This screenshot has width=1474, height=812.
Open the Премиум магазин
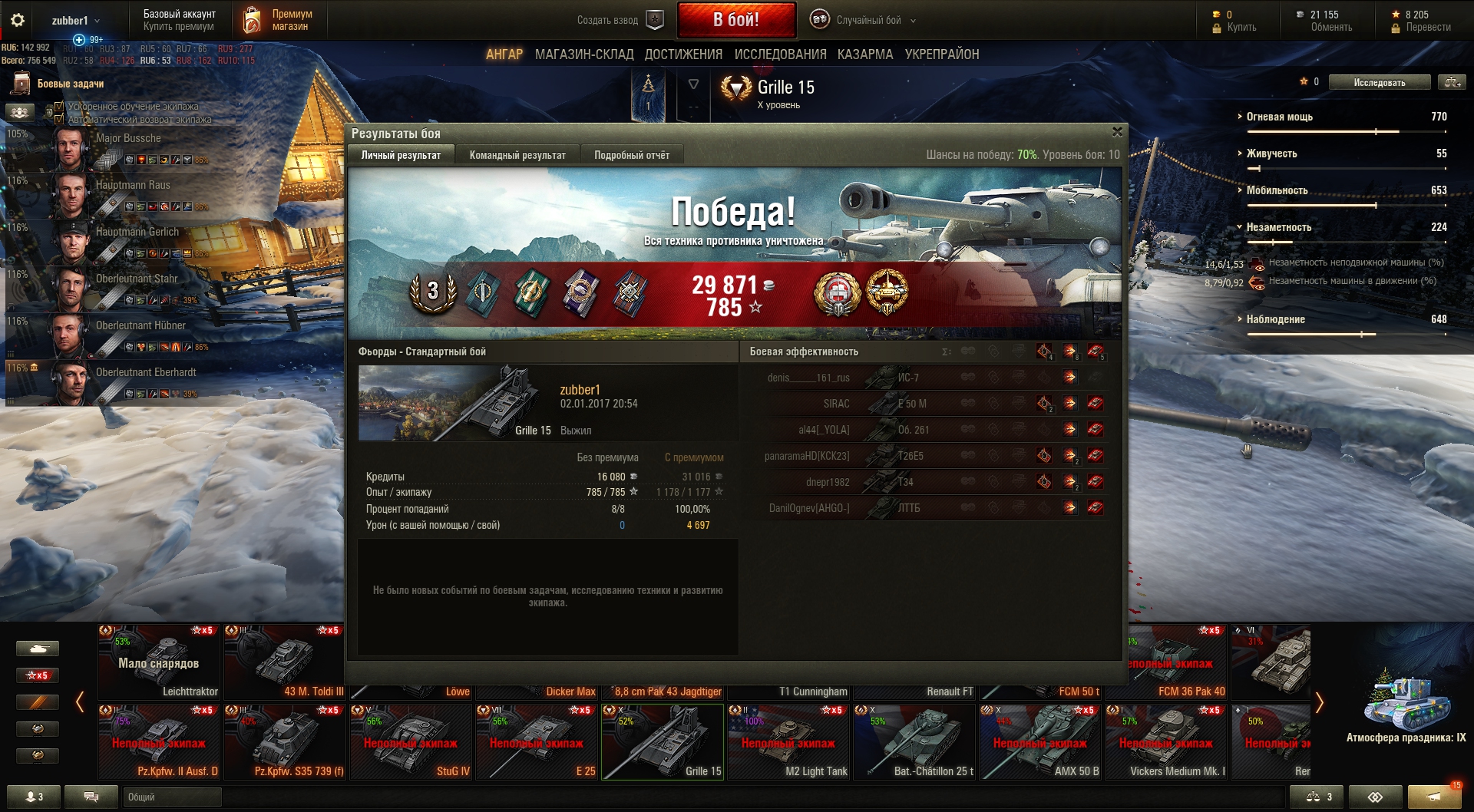tap(281, 21)
